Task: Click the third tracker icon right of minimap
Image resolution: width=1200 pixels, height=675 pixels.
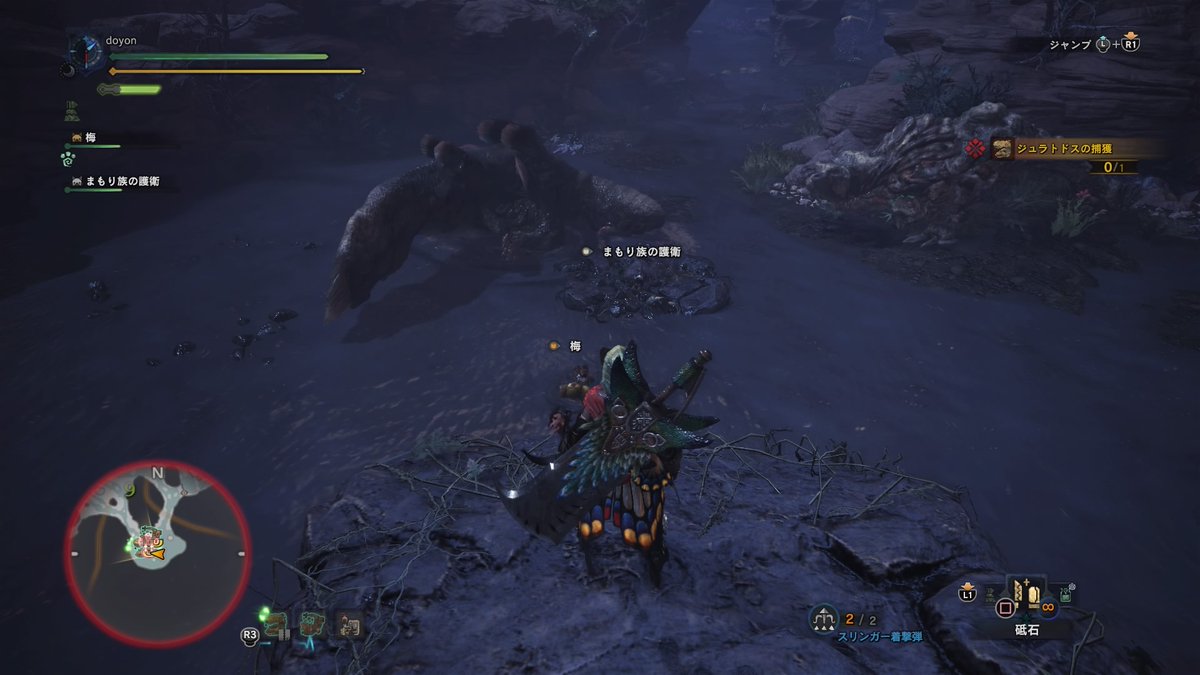Action: click(x=348, y=625)
